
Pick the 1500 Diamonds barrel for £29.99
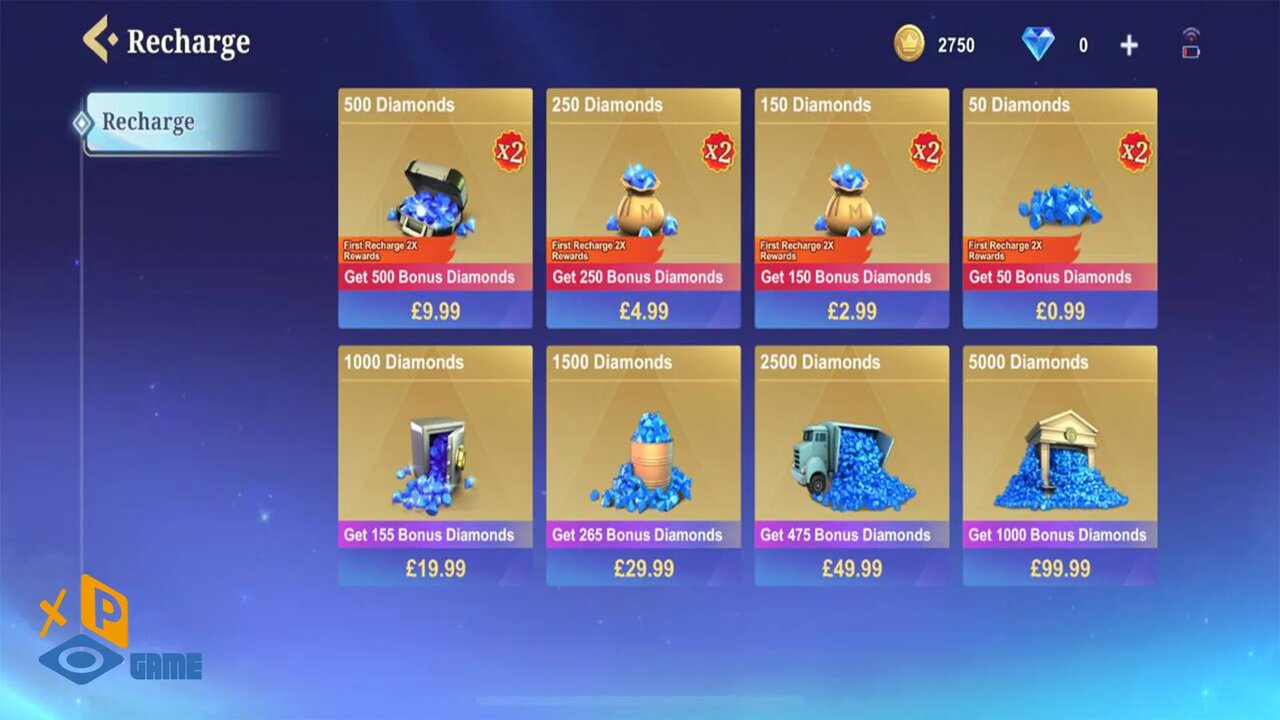point(643,466)
